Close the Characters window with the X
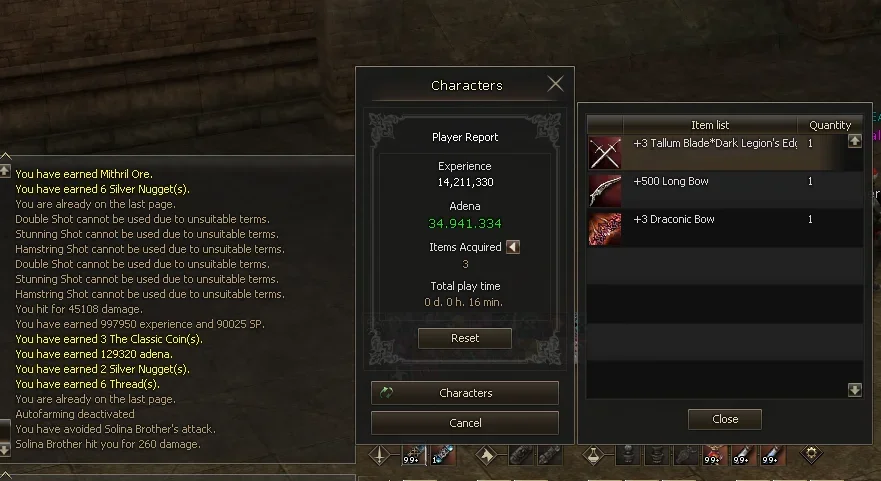 point(555,84)
